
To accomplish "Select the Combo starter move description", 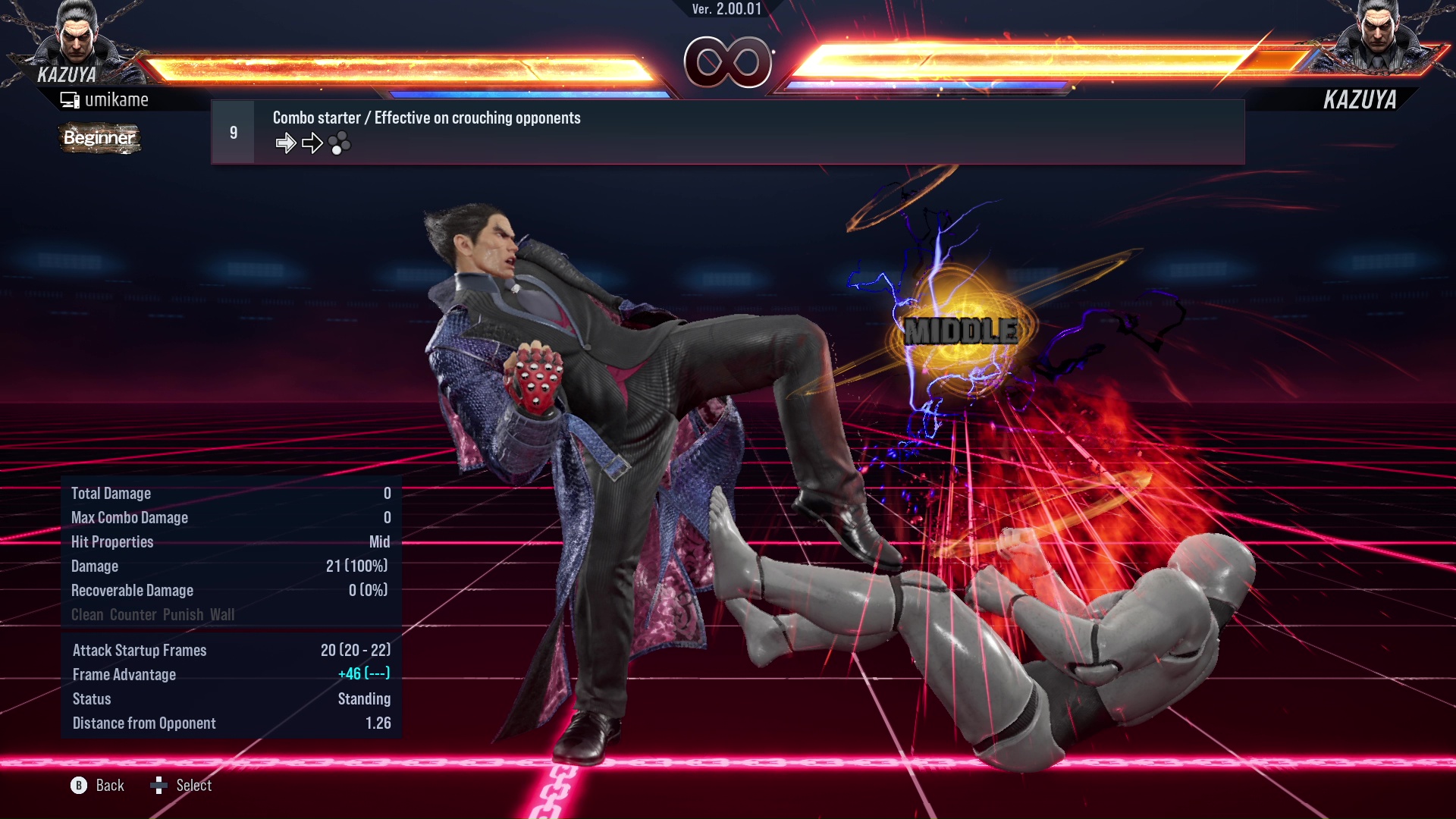I will pyautogui.click(x=426, y=118).
